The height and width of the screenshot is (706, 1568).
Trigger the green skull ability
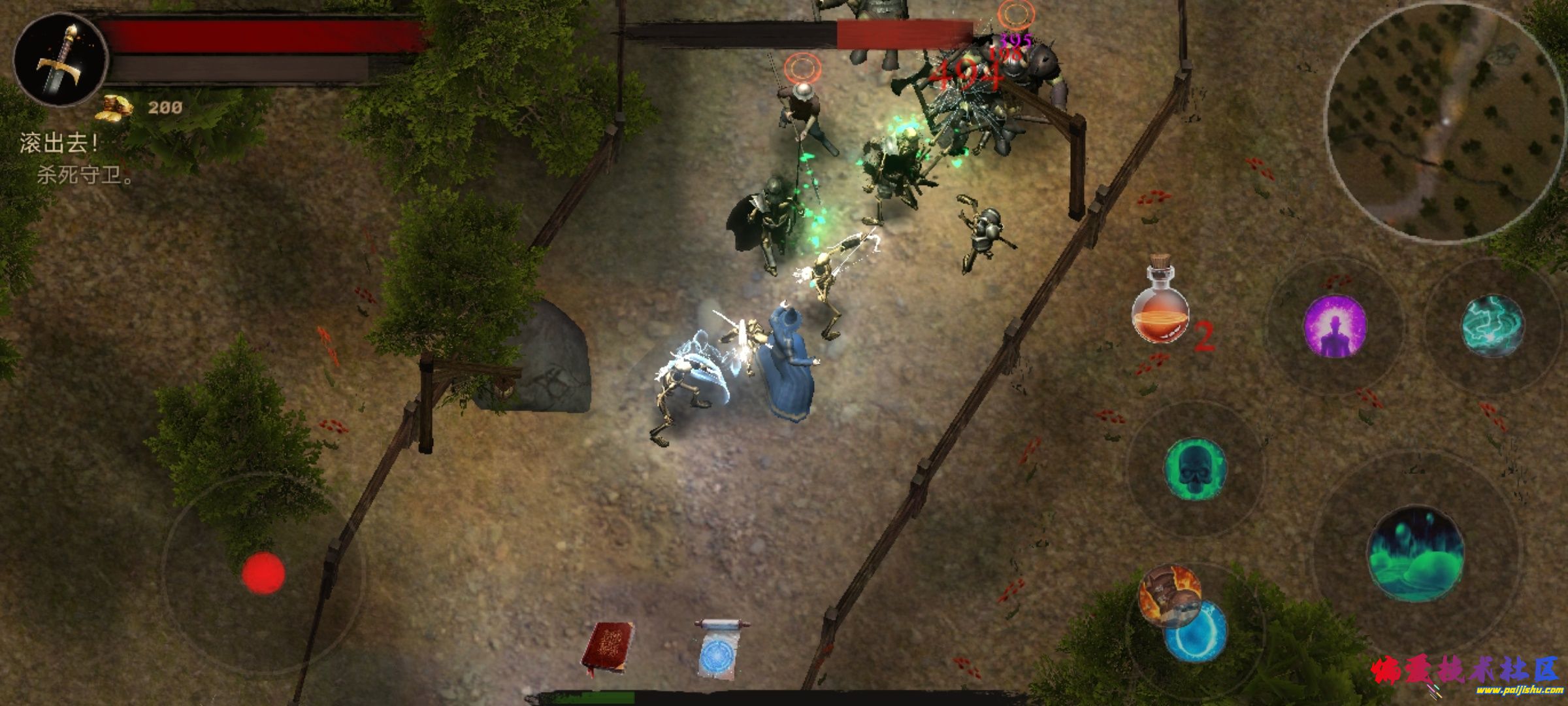(x=1195, y=469)
